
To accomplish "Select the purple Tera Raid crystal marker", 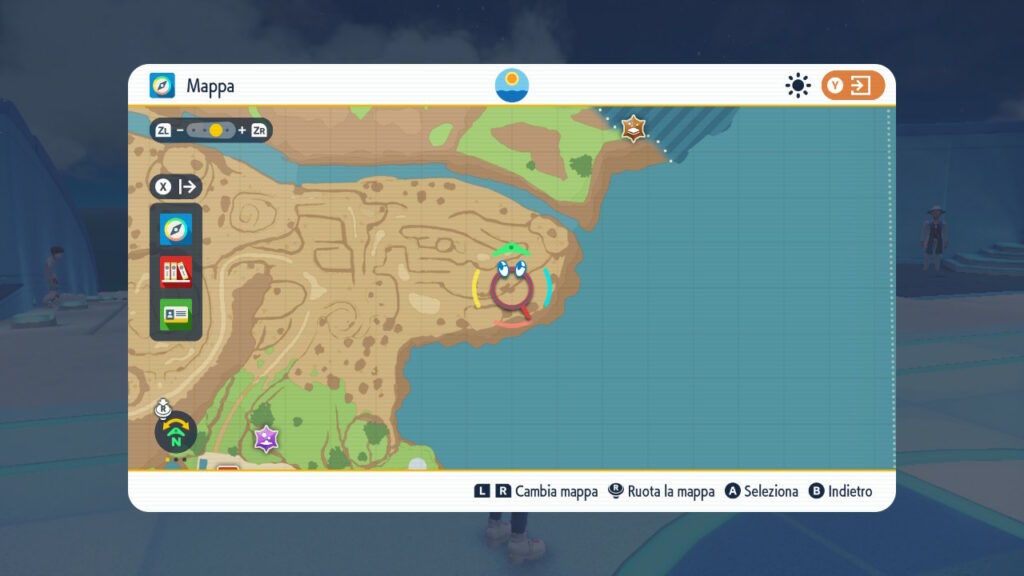I will pyautogui.click(x=266, y=438).
